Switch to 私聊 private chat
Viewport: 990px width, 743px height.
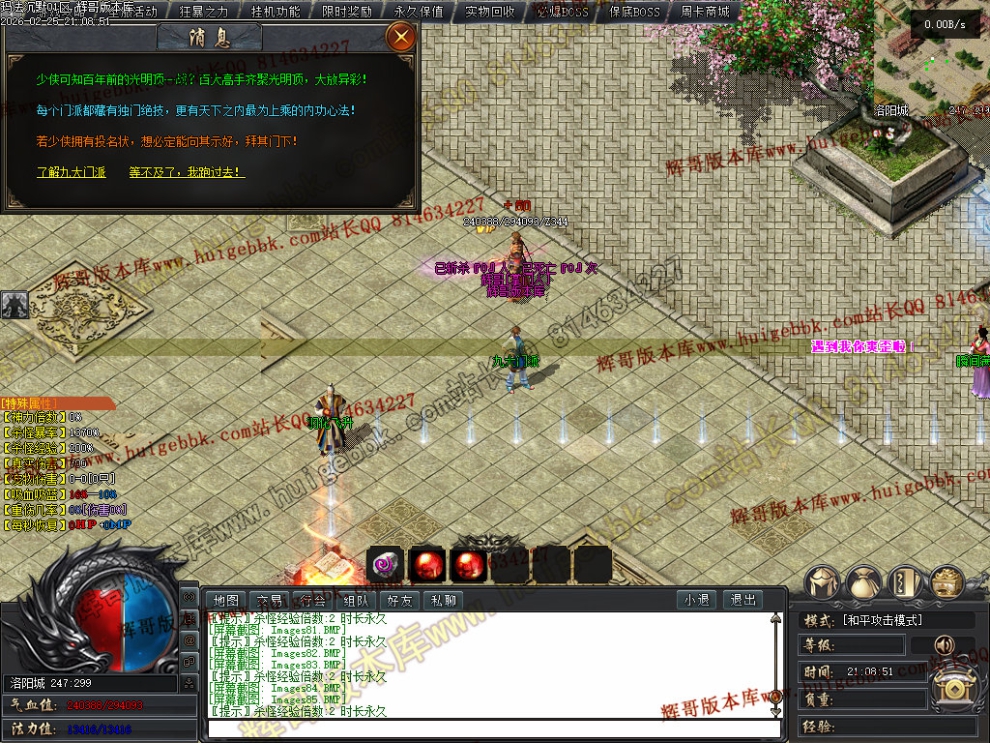[x=442, y=600]
